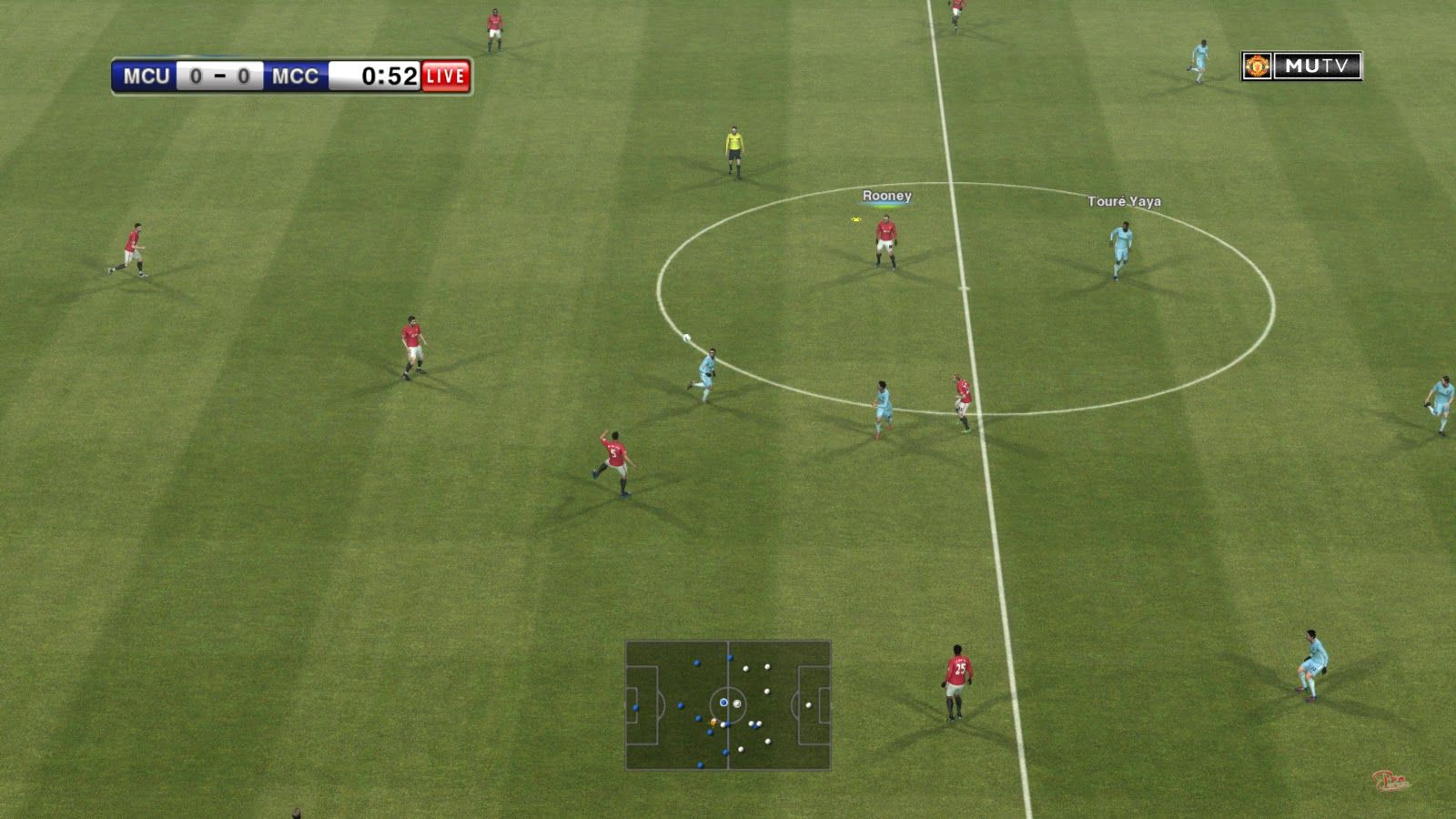Viewport: 1456px width, 819px height.
Task: Click the MUTV channel logo
Action: coord(1301,66)
